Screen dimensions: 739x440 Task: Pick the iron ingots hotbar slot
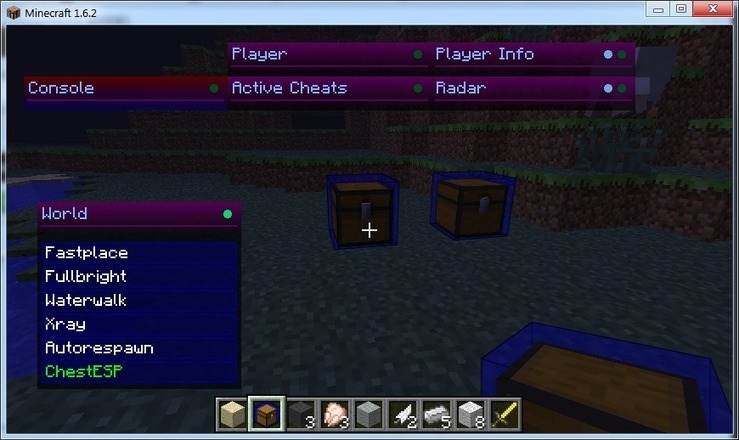(x=436, y=414)
